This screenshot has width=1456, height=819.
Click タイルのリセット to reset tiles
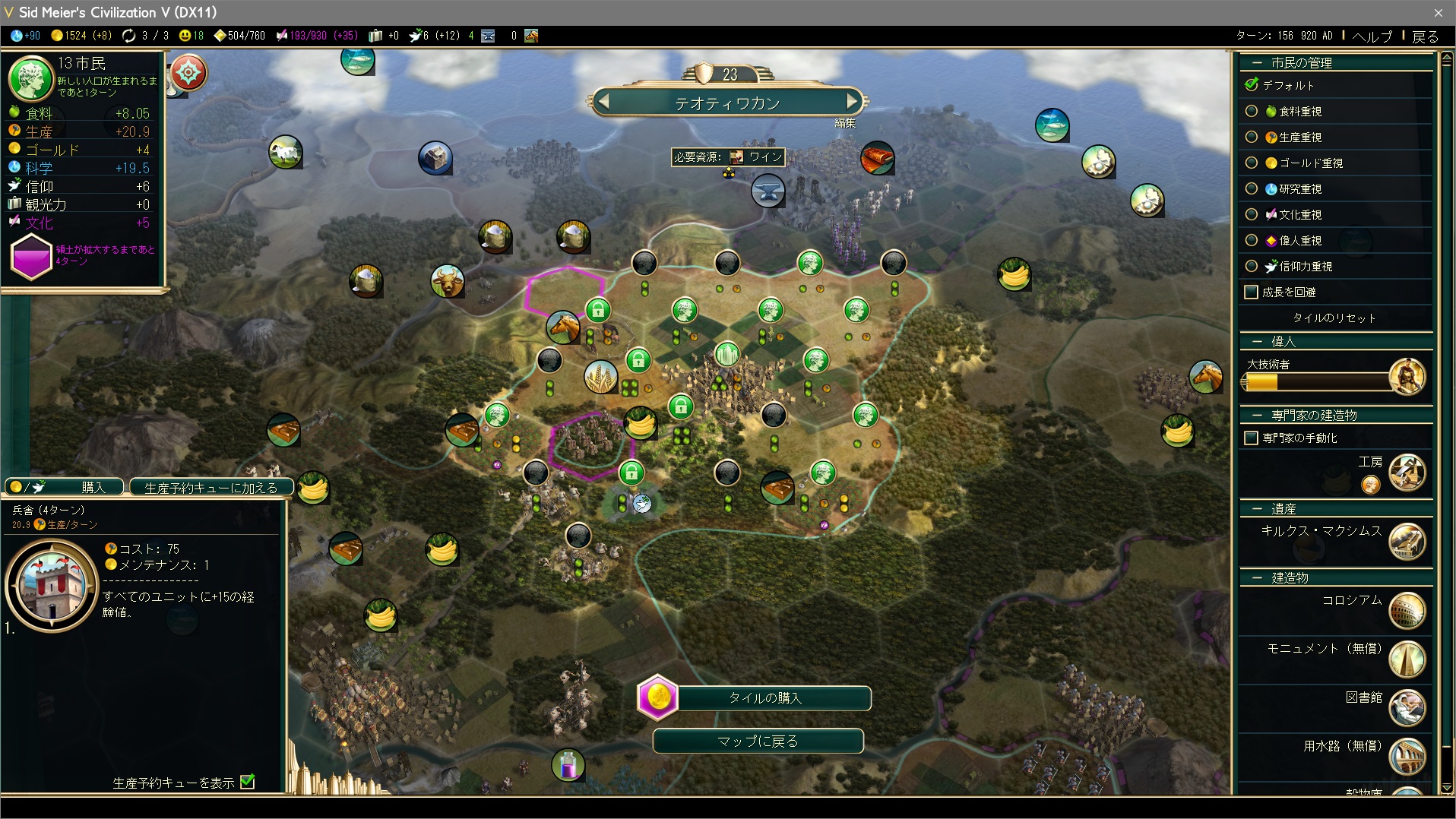pyautogui.click(x=1334, y=318)
